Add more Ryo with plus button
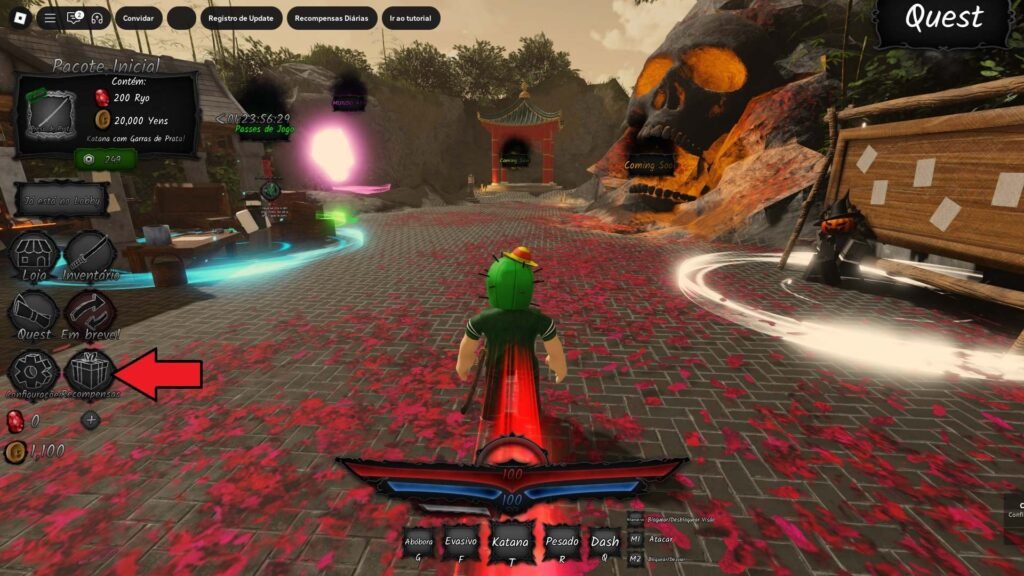Viewport: 1024px width, 576px height. pos(91,420)
